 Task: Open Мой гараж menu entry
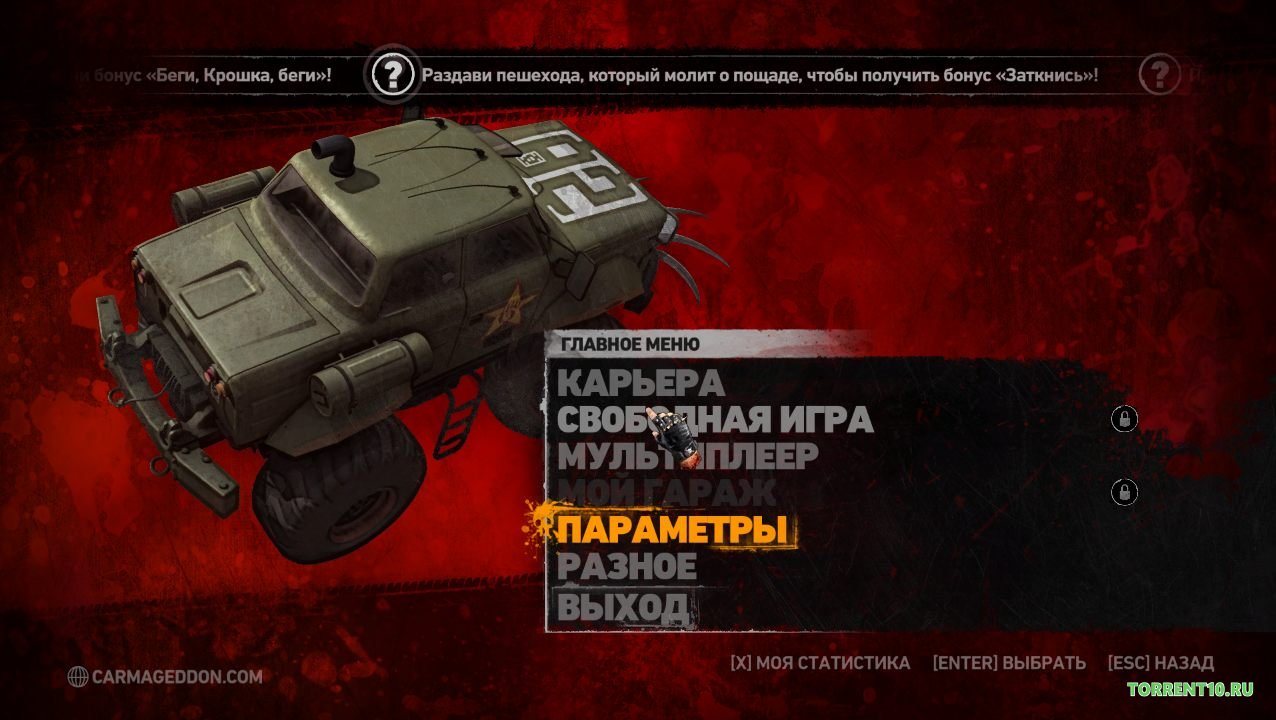pos(666,492)
